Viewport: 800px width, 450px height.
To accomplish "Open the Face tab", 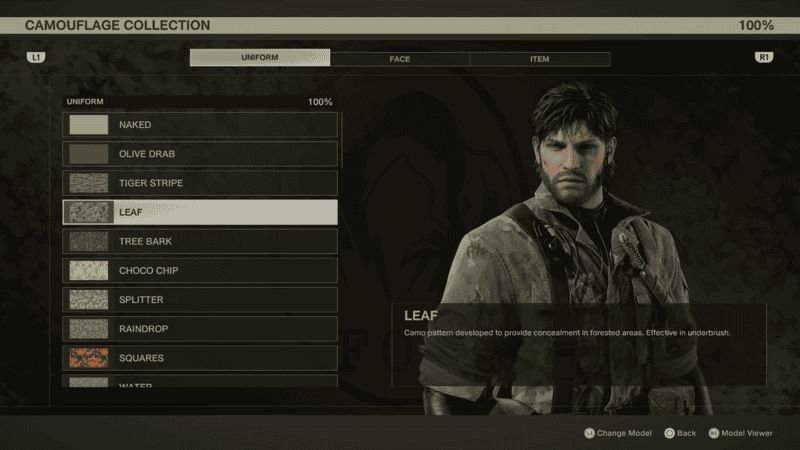I will coord(400,59).
